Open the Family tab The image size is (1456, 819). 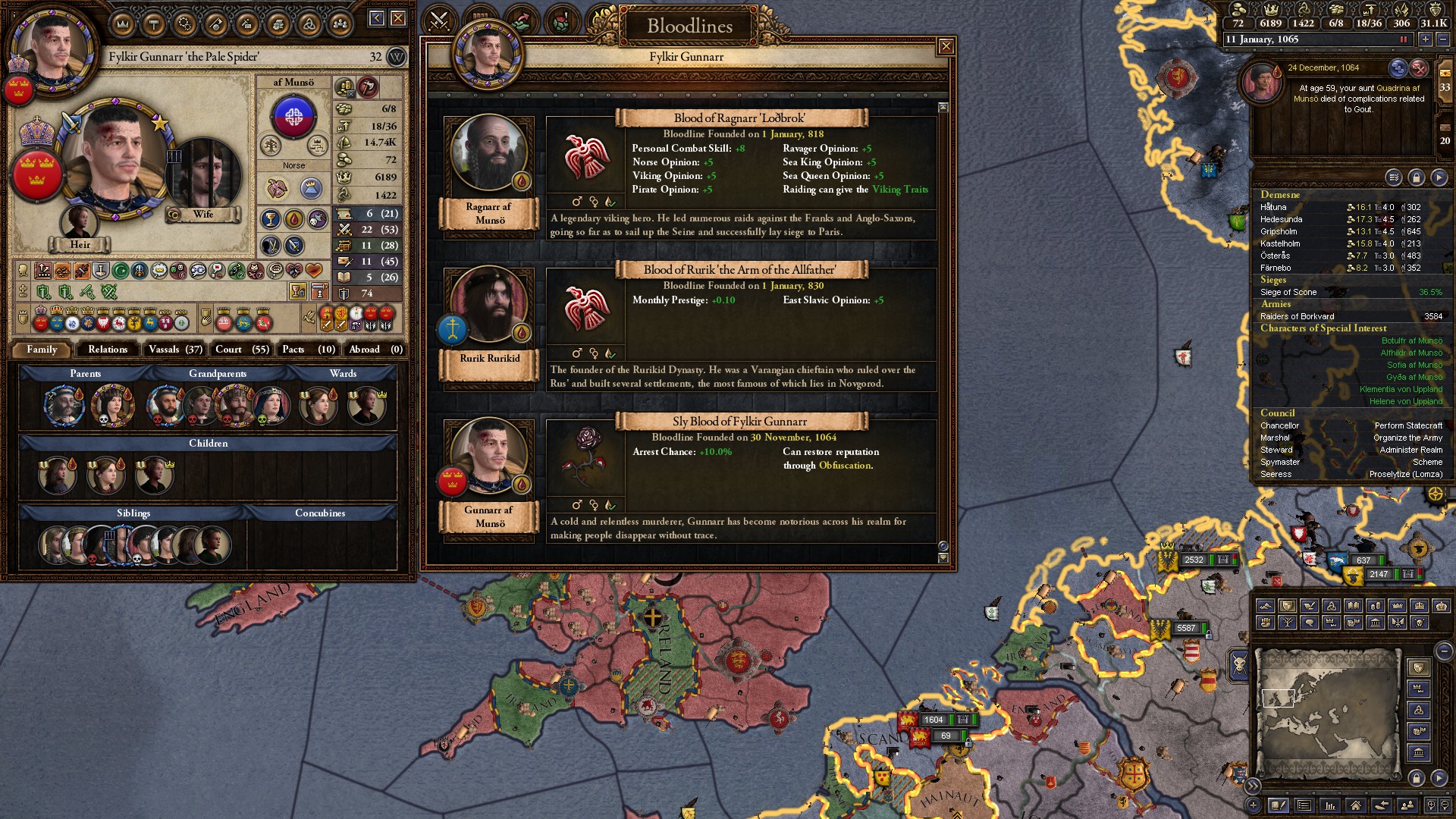click(x=42, y=349)
